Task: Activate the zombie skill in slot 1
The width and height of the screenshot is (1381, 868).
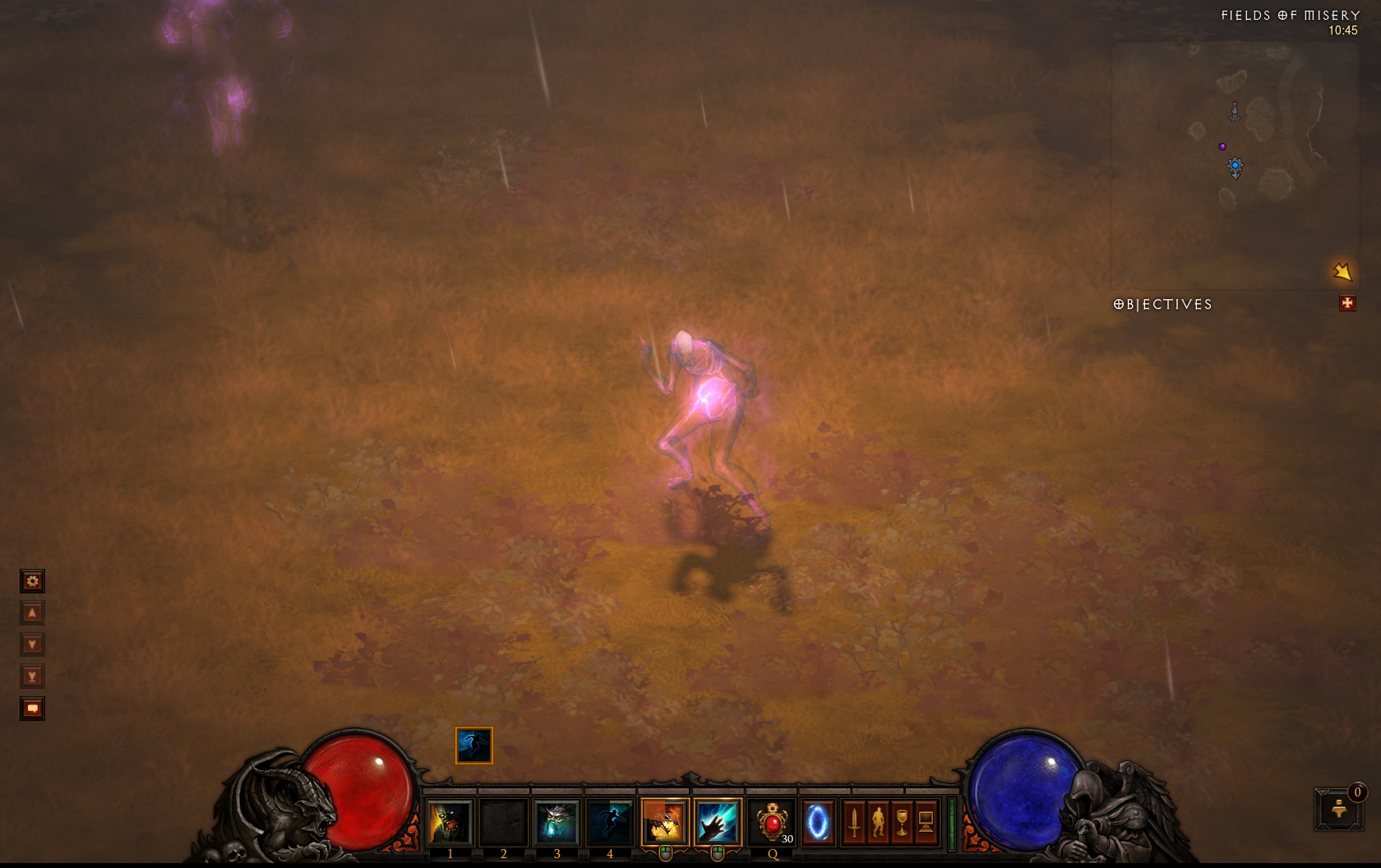Action: (450, 822)
